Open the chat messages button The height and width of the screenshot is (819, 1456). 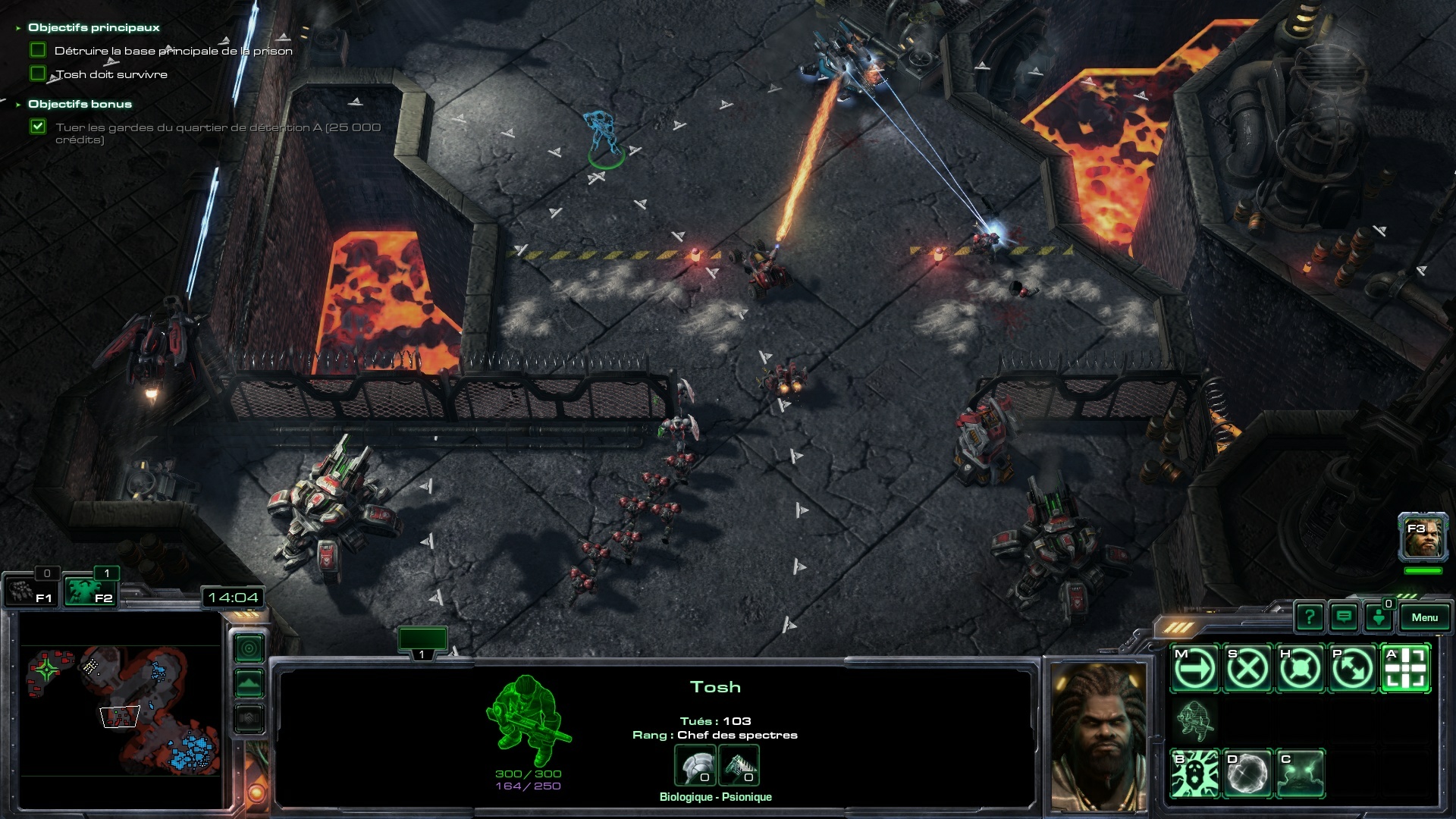click(1344, 617)
